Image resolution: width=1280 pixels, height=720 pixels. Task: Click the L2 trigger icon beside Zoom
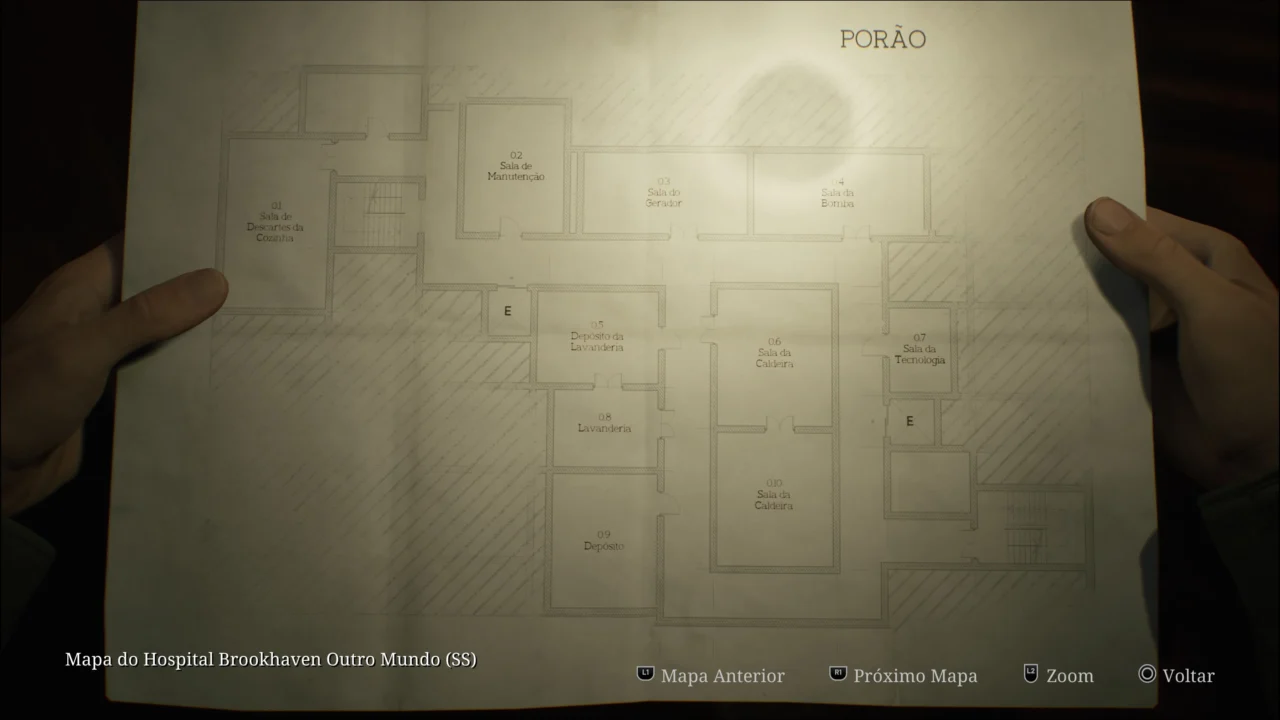click(1029, 675)
